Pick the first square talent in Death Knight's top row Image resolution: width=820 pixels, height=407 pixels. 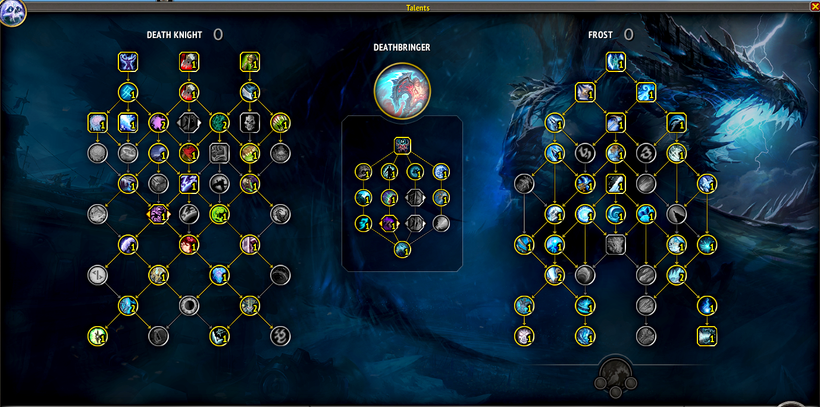tap(127, 63)
